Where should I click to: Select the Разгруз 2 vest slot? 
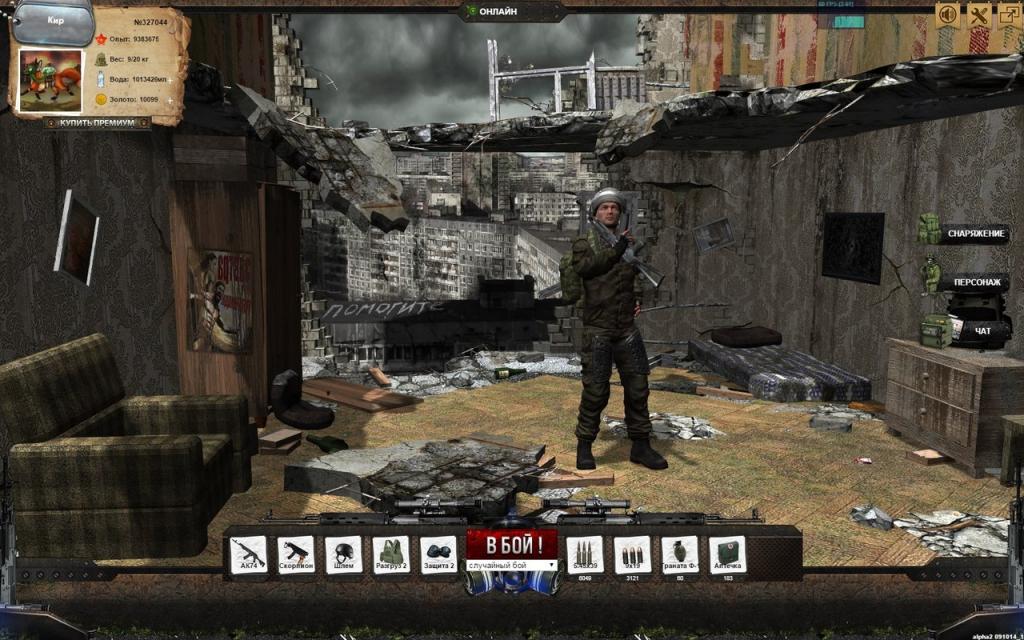click(391, 554)
